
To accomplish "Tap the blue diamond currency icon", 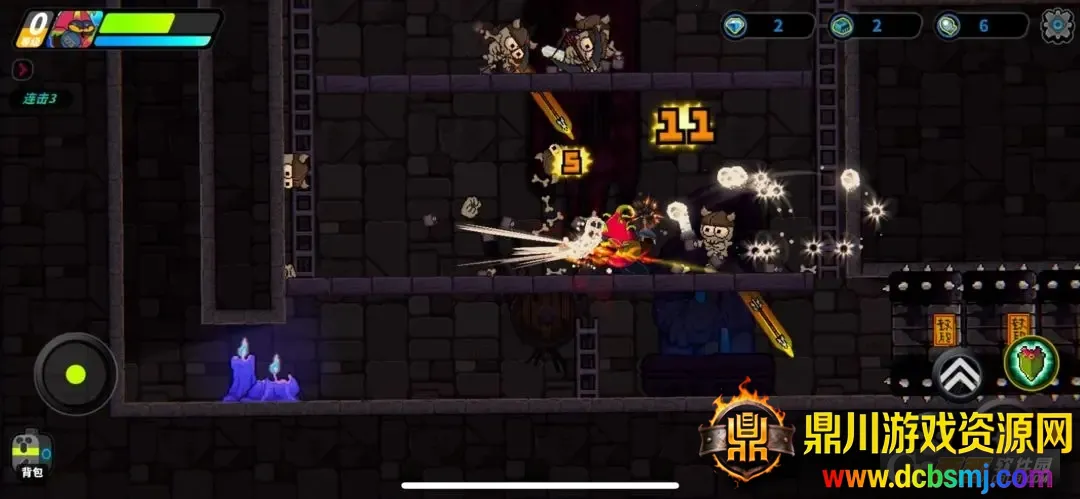I will (x=738, y=26).
